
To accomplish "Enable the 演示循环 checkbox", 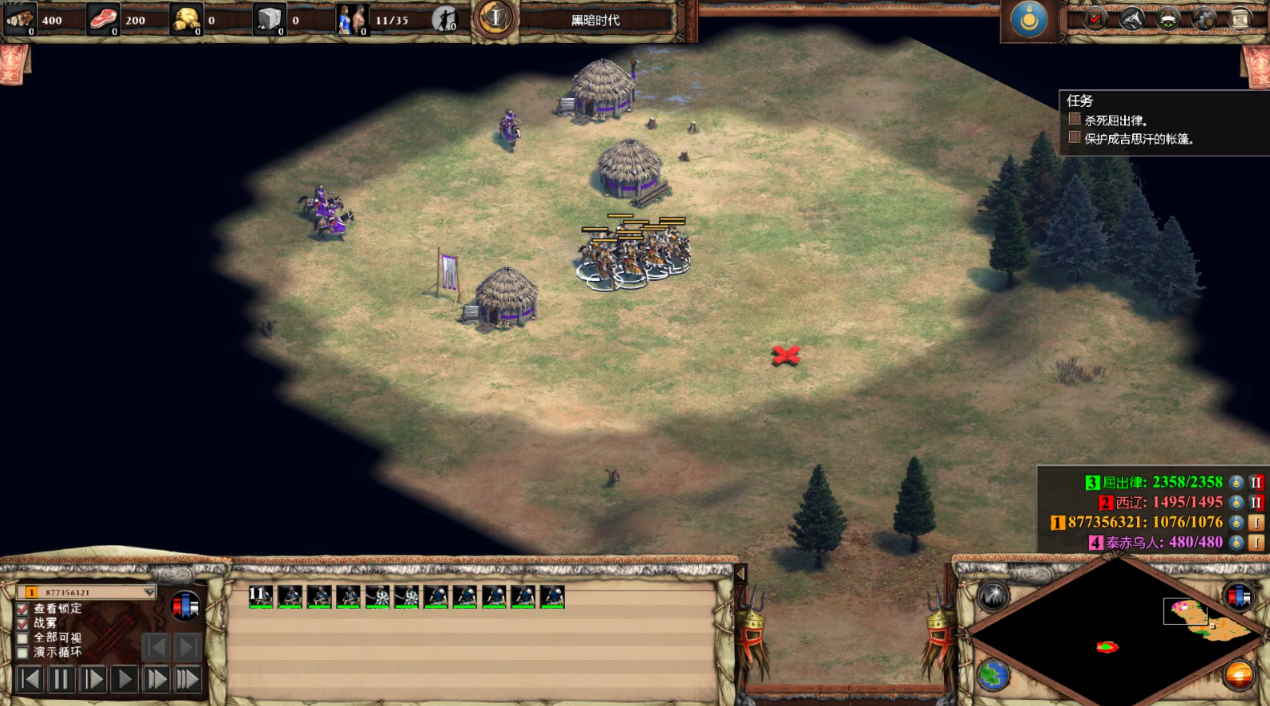I will point(23,652).
